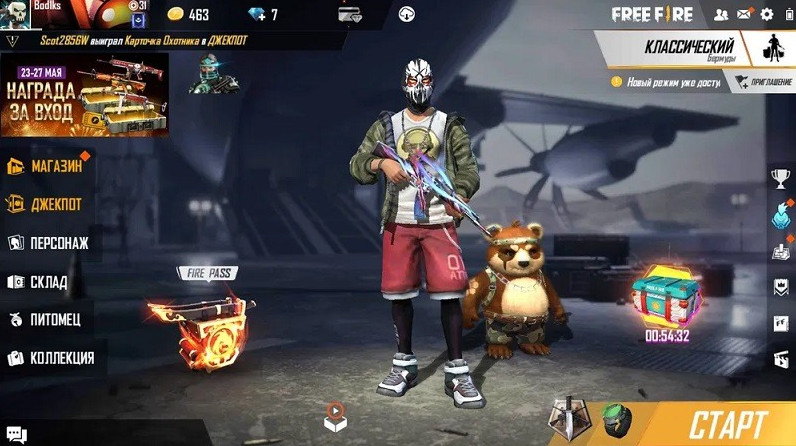Image resolution: width=796 pixels, height=446 pixels.
Task: Click the login reward event banner
Action: click(x=84, y=95)
